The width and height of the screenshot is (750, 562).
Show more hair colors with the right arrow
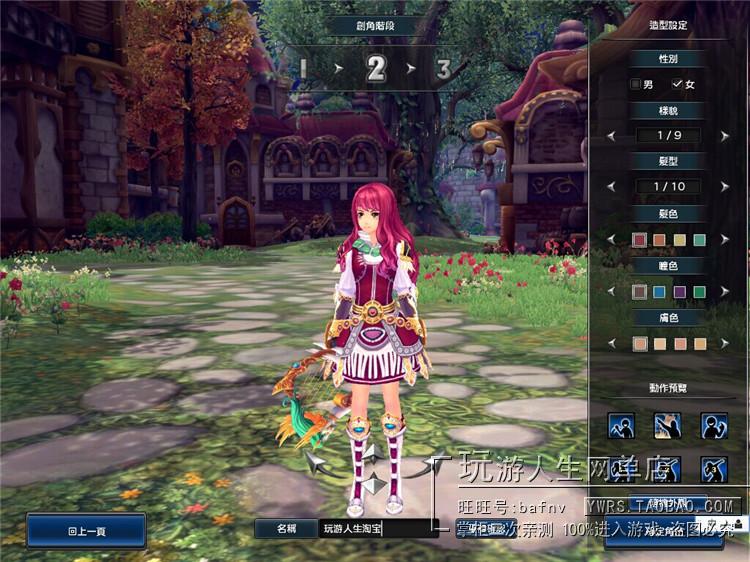726,239
